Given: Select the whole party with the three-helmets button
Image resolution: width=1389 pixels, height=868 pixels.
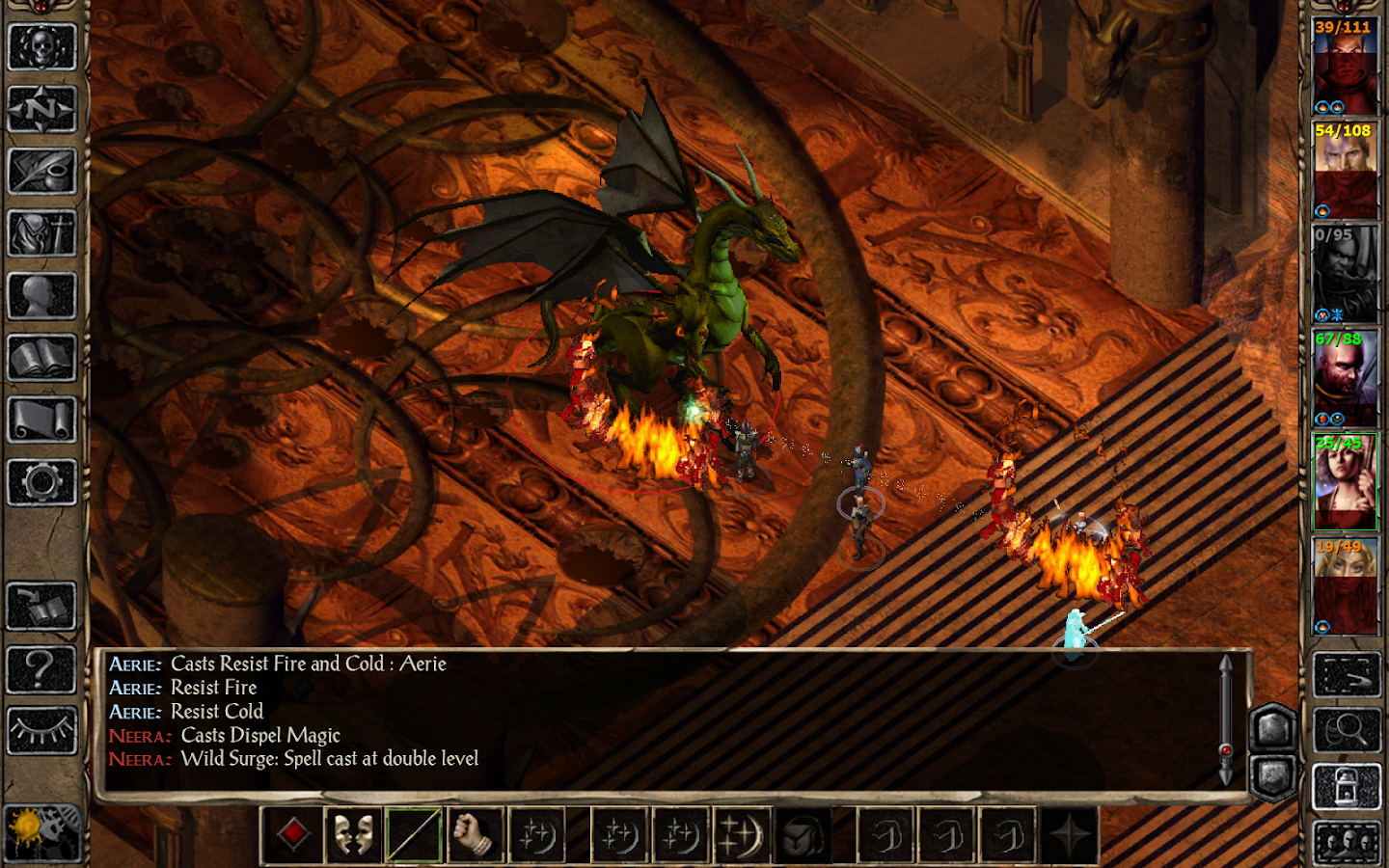Looking at the screenshot, I should click(1347, 844).
